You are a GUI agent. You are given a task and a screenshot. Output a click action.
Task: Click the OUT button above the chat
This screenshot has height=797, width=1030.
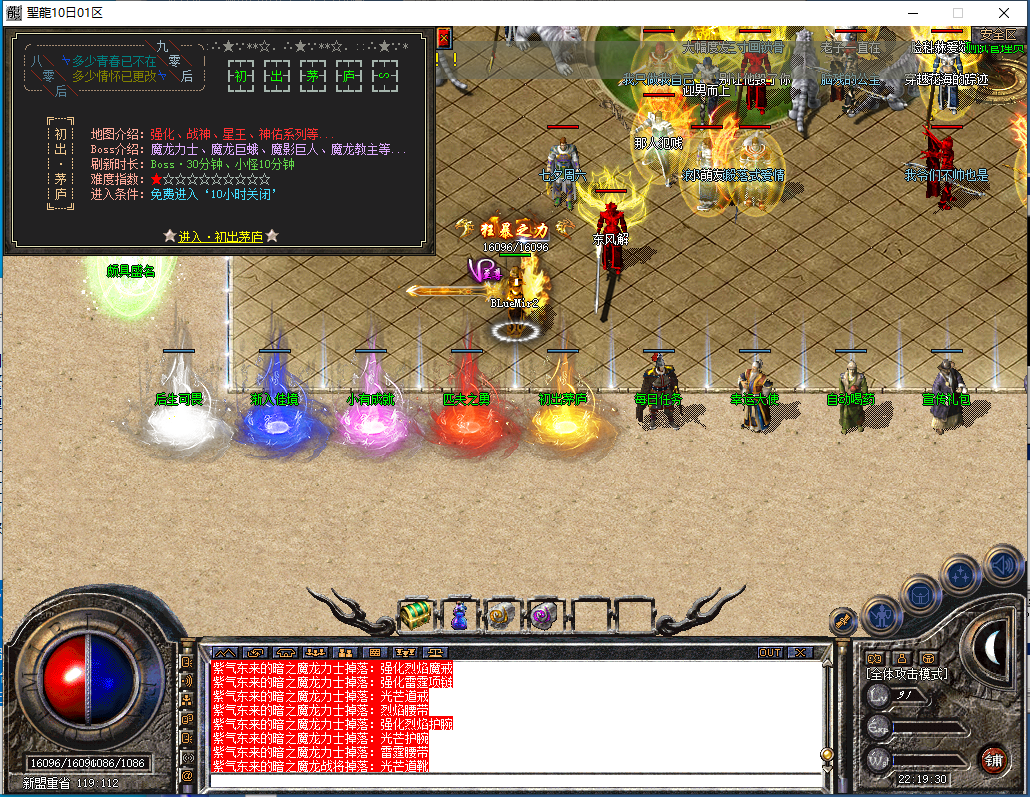(x=769, y=652)
